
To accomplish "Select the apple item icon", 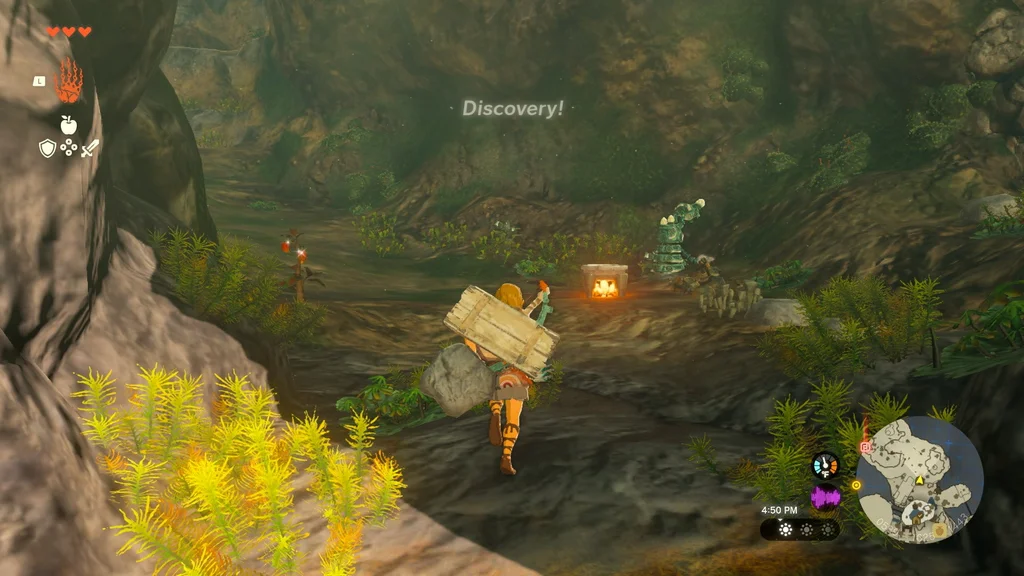I will click(68, 124).
